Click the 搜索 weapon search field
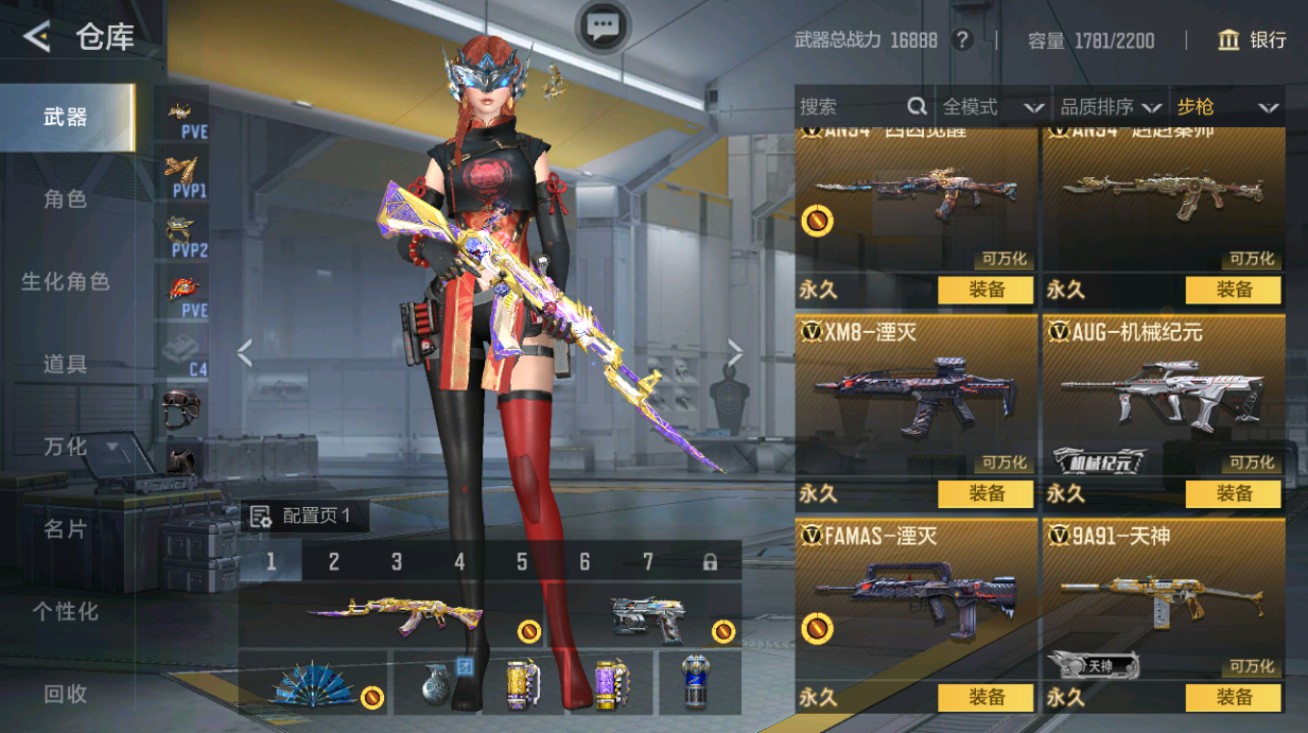Screen dimensions: 1308x733 850,107
